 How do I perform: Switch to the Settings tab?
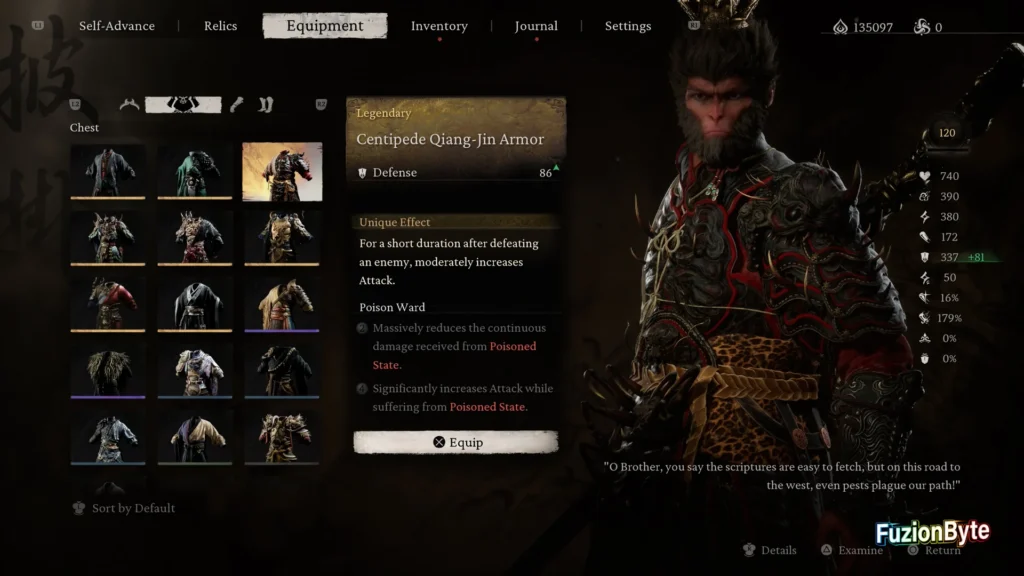pyautogui.click(x=628, y=26)
